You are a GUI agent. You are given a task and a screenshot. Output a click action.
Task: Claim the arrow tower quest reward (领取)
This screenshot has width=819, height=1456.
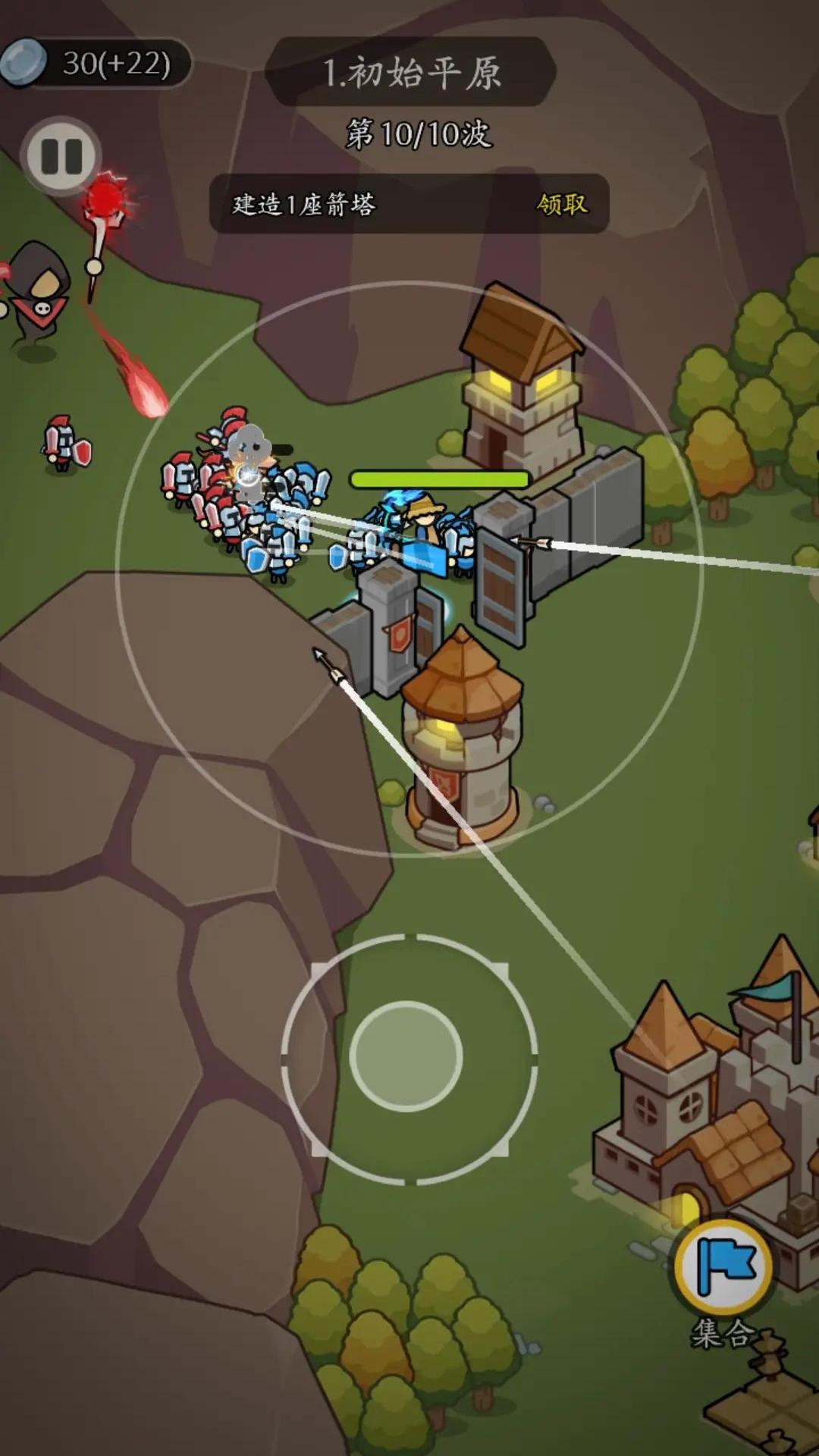562,204
